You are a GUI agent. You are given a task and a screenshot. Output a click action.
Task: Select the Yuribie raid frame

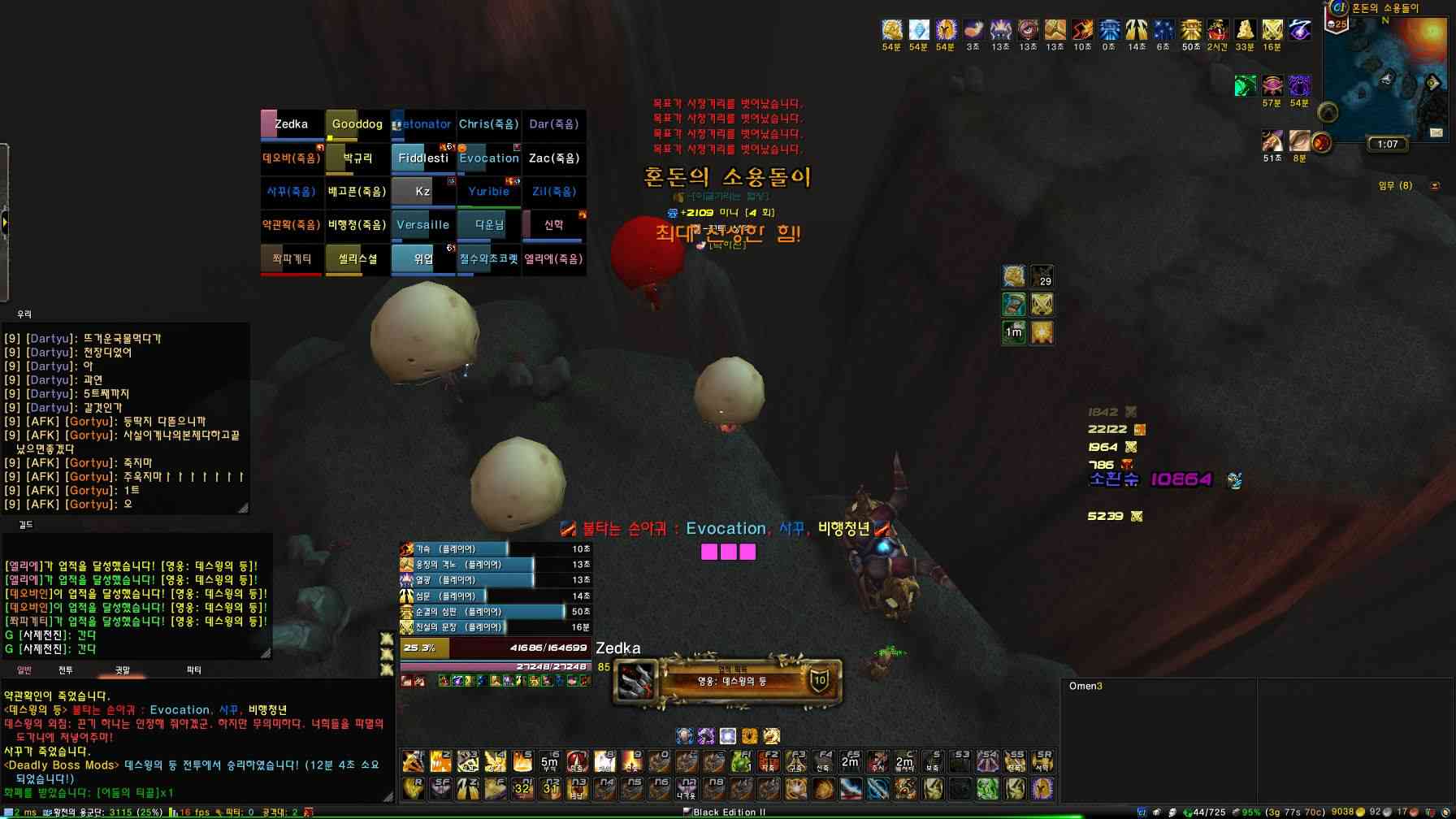488,192
